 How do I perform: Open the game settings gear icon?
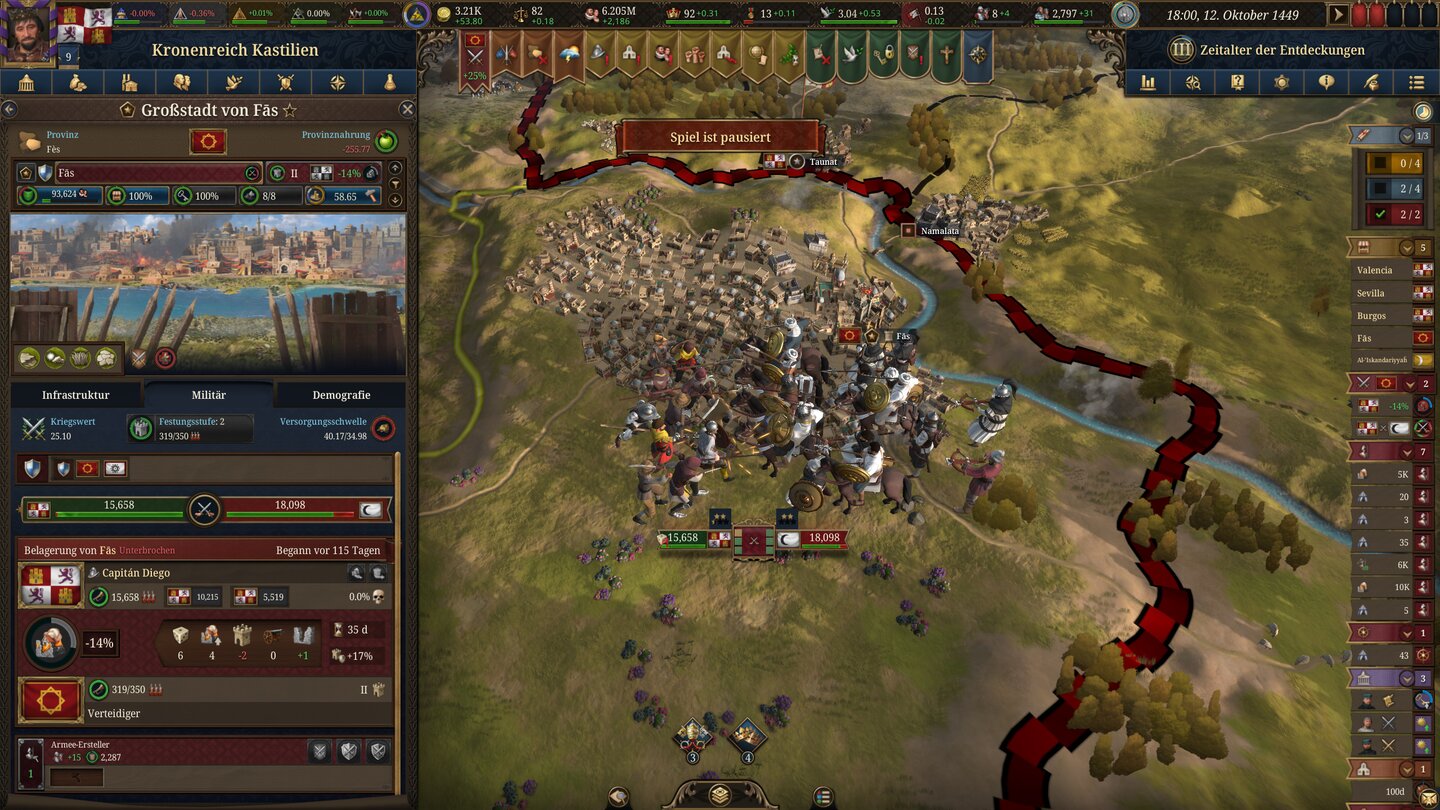point(1282,82)
